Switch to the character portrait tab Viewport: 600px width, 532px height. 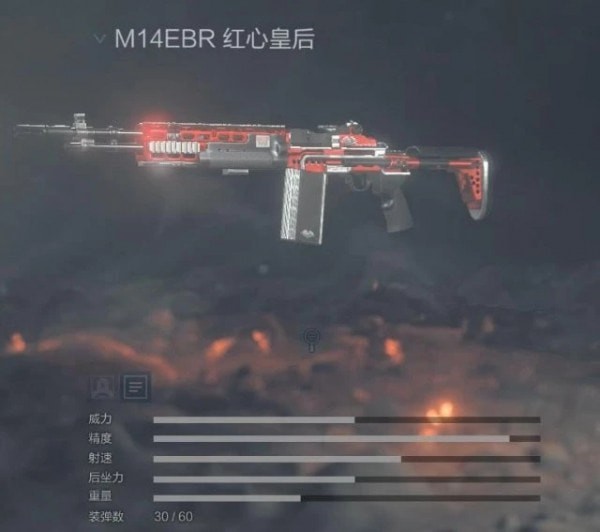(x=102, y=385)
